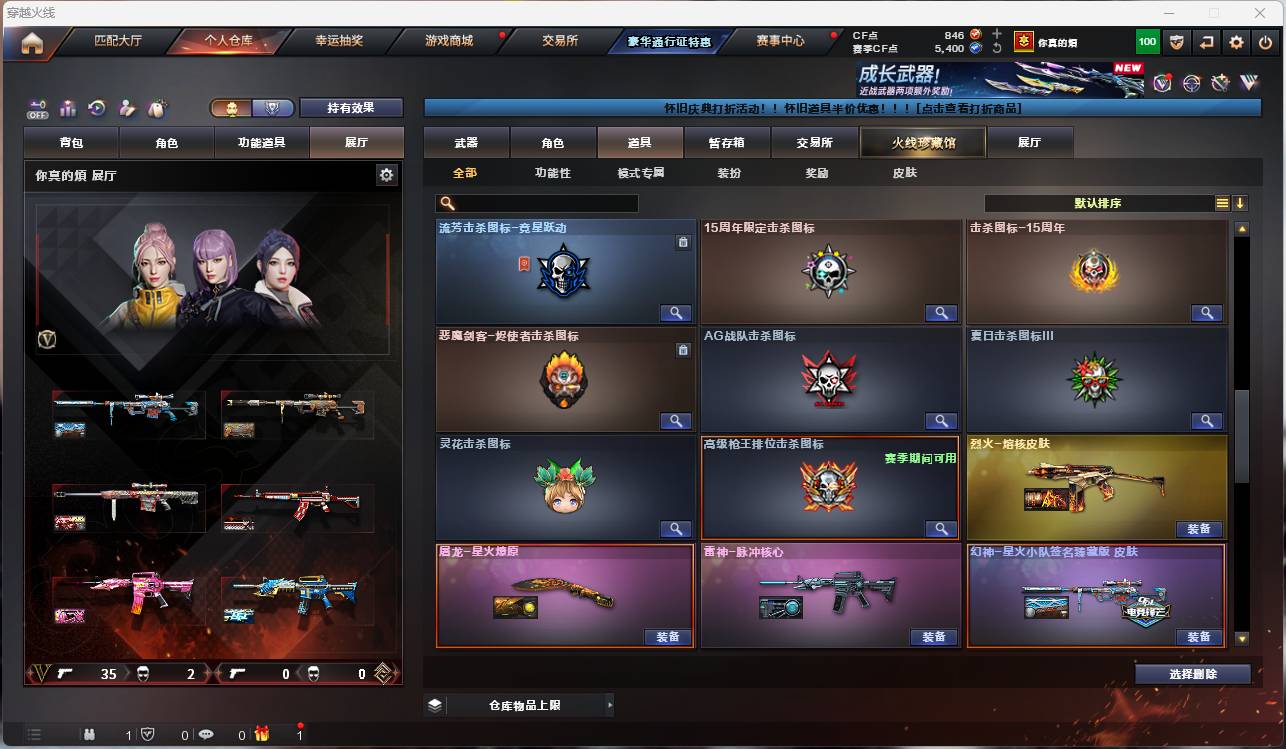The height and width of the screenshot is (749, 1286).
Task: Click the pet icon above the backpack tabs
Action: click(155, 108)
